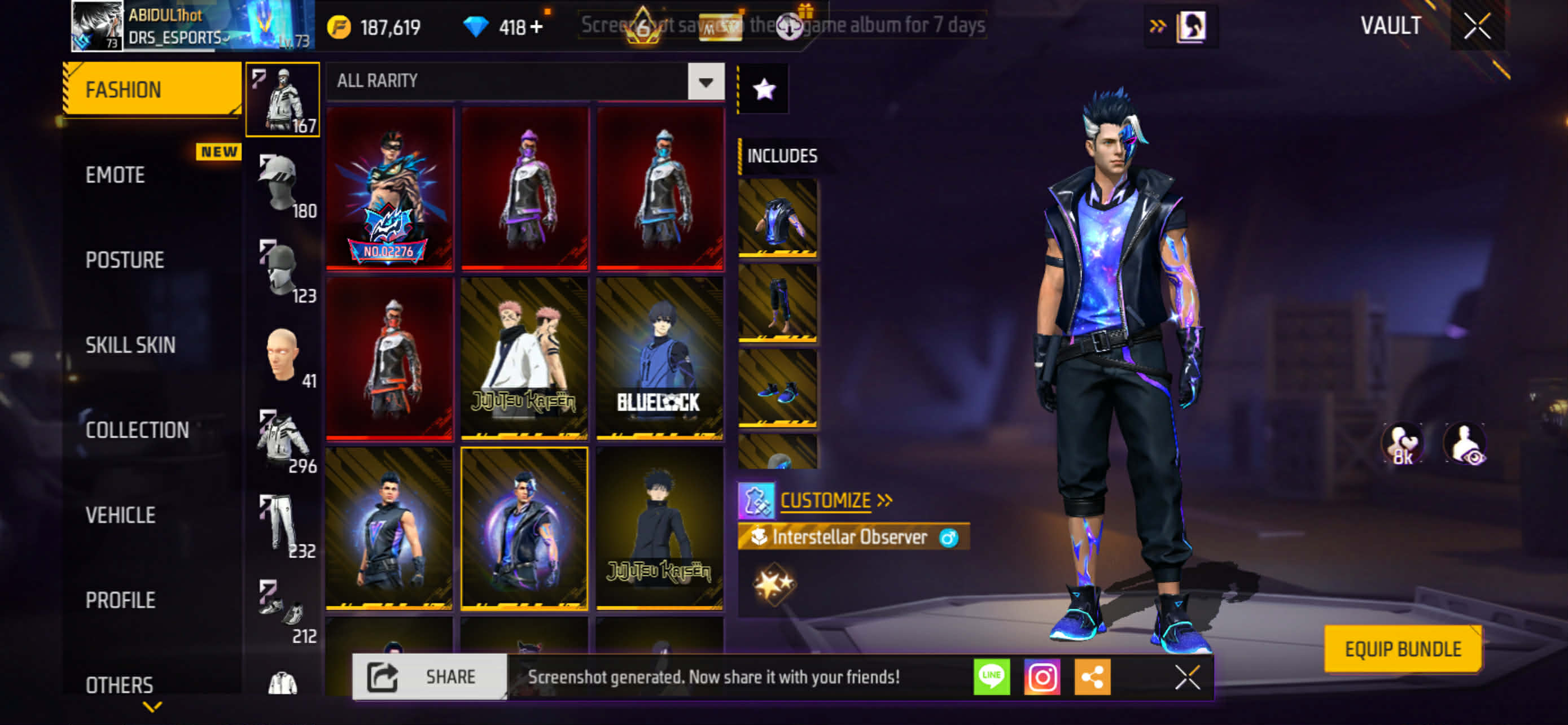Image resolution: width=1568 pixels, height=725 pixels.
Task: Close the Vault screen
Action: click(1477, 26)
